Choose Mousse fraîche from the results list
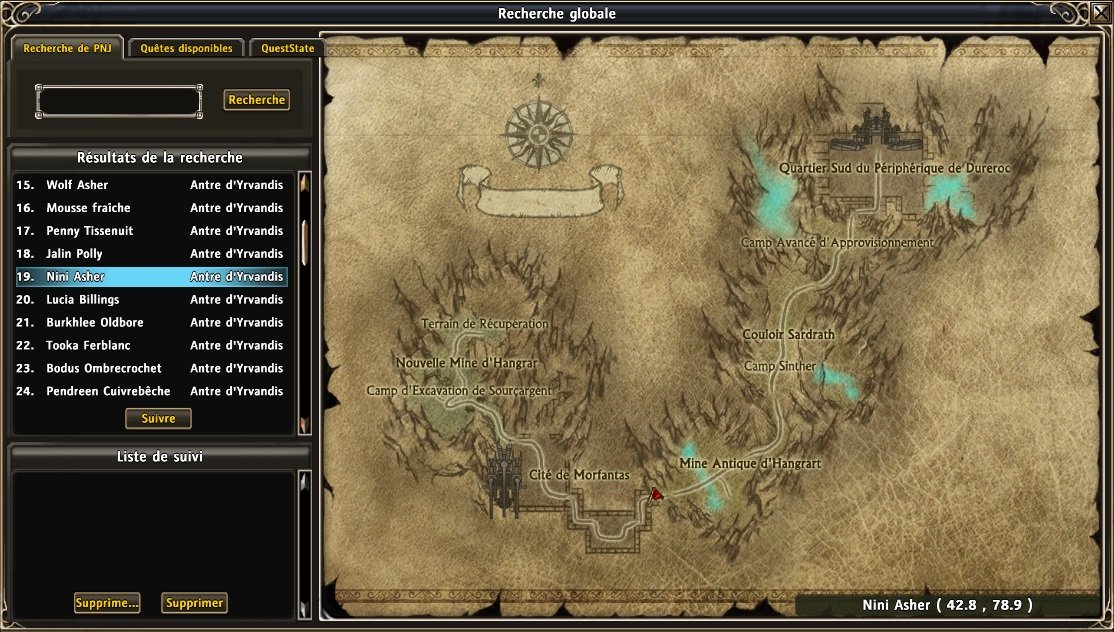 click(150, 208)
